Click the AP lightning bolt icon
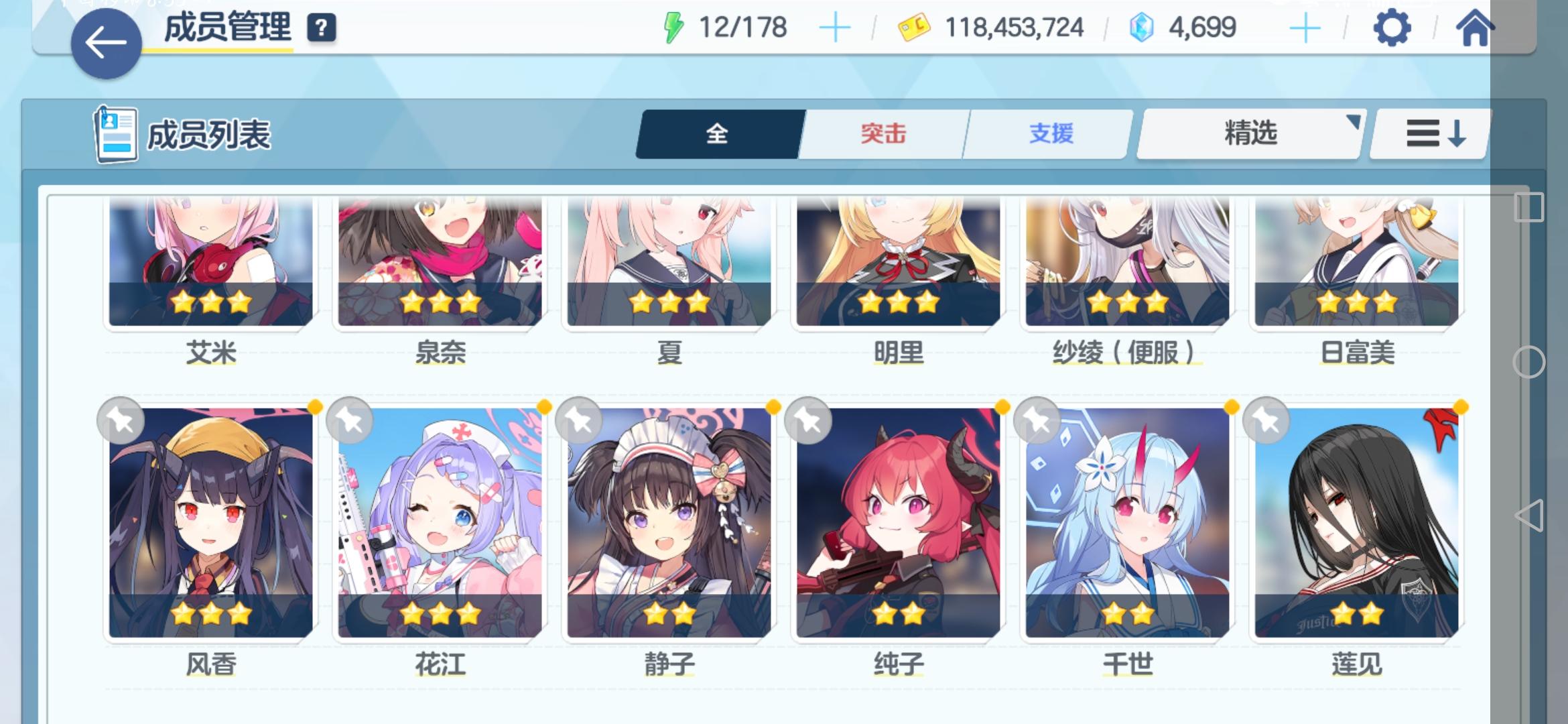Screen dimensions: 1568x724 [672, 27]
